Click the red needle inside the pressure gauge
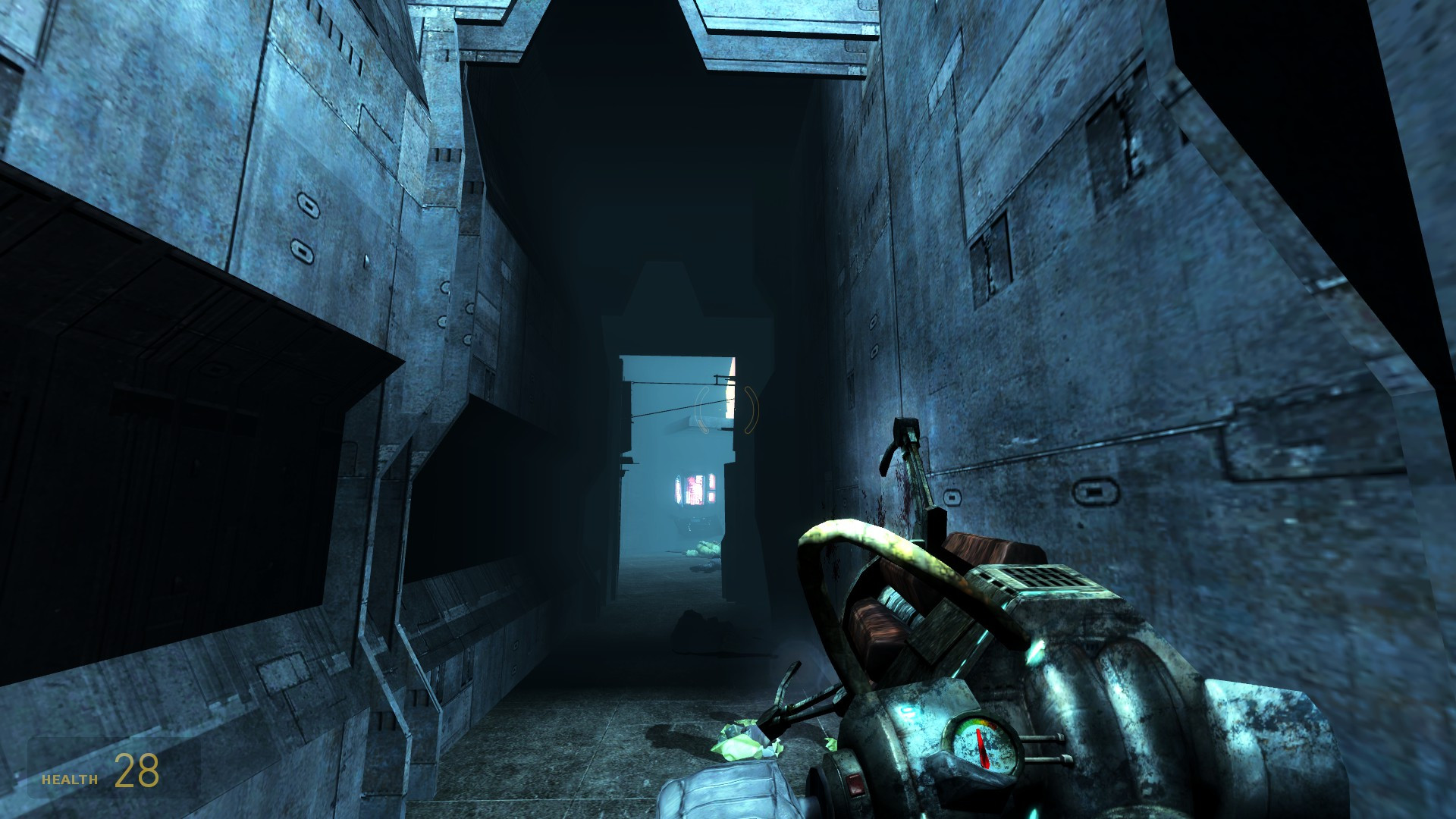Screen dimensions: 1456x819 984,747
